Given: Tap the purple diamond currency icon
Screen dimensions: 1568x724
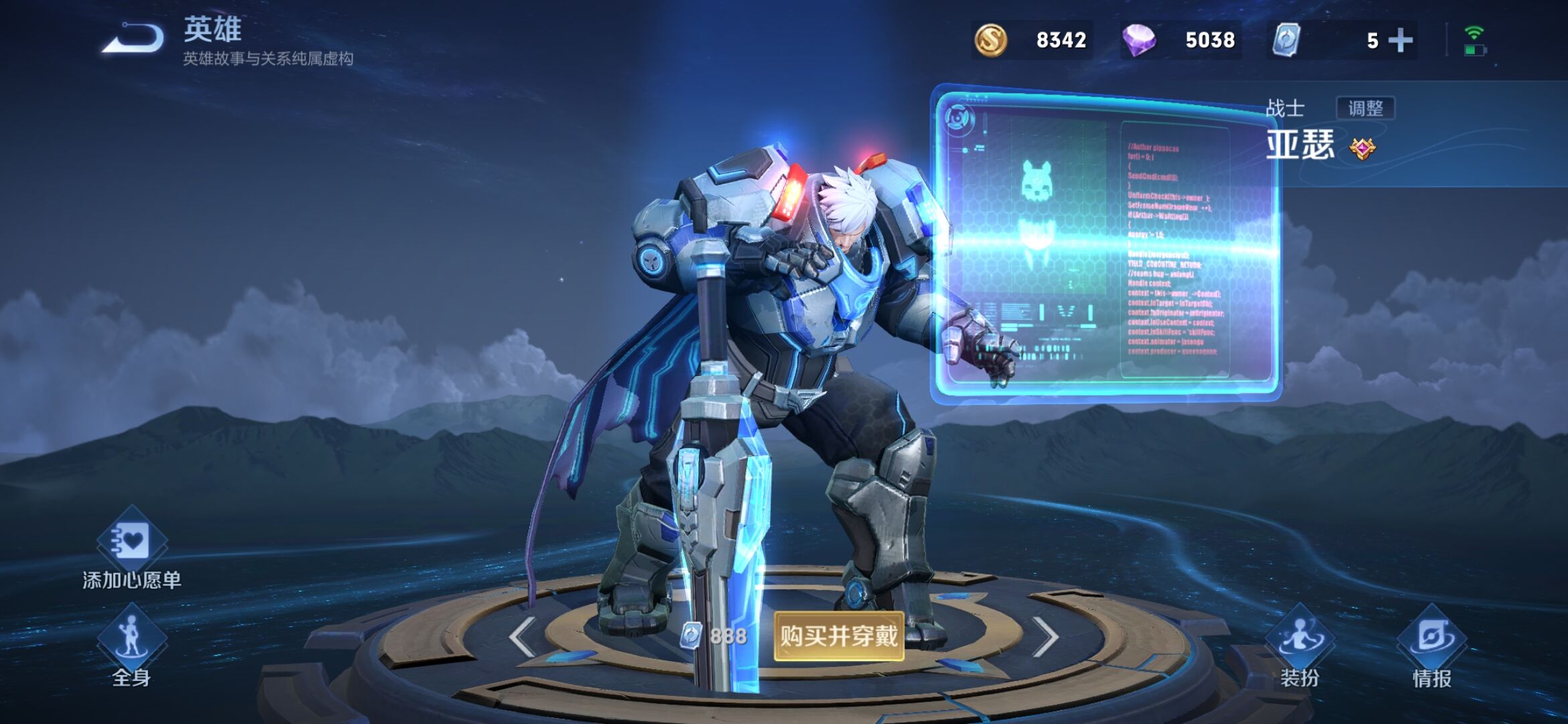Looking at the screenshot, I should [x=1138, y=40].
